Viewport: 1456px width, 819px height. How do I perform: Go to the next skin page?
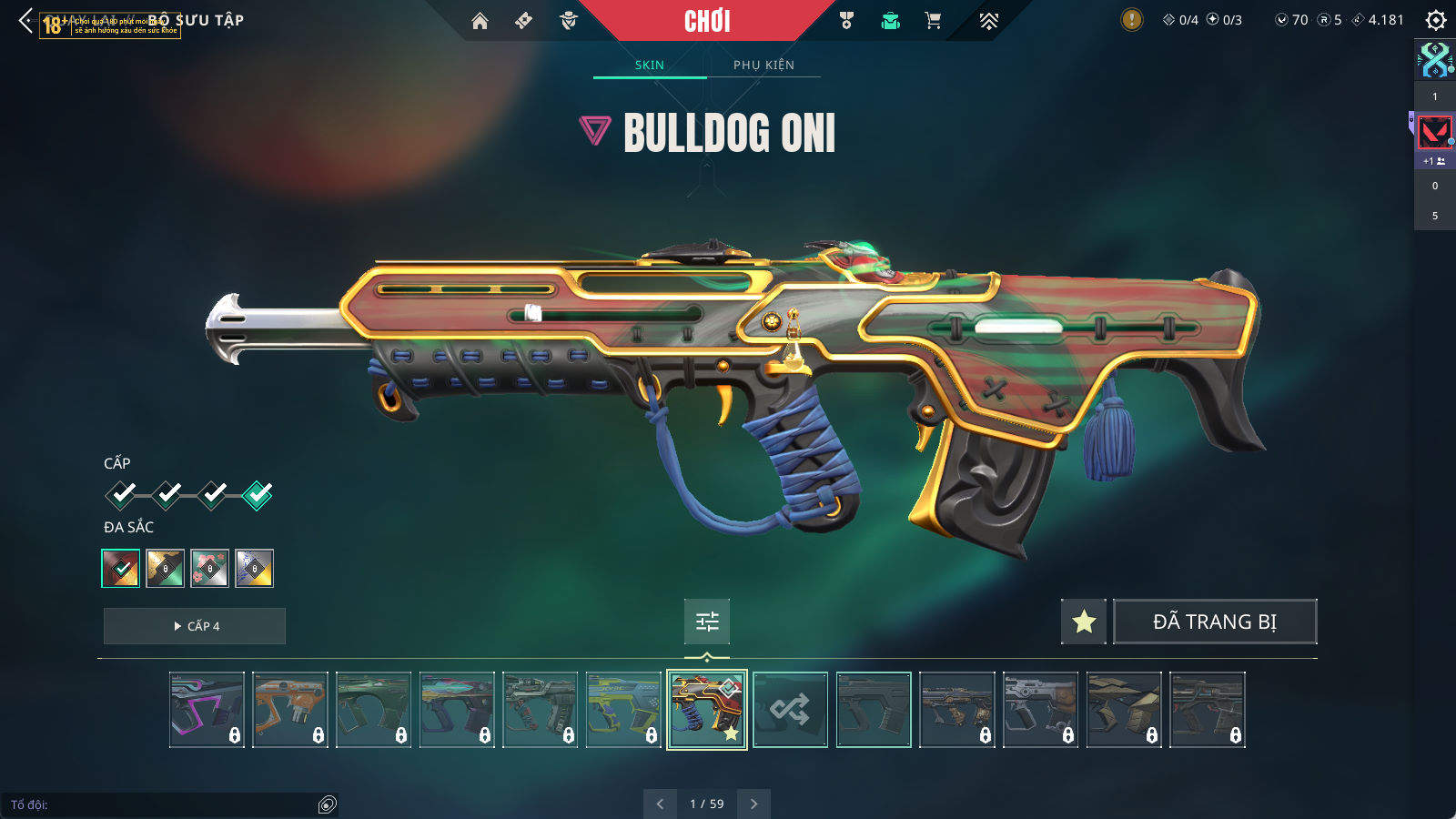pos(753,804)
